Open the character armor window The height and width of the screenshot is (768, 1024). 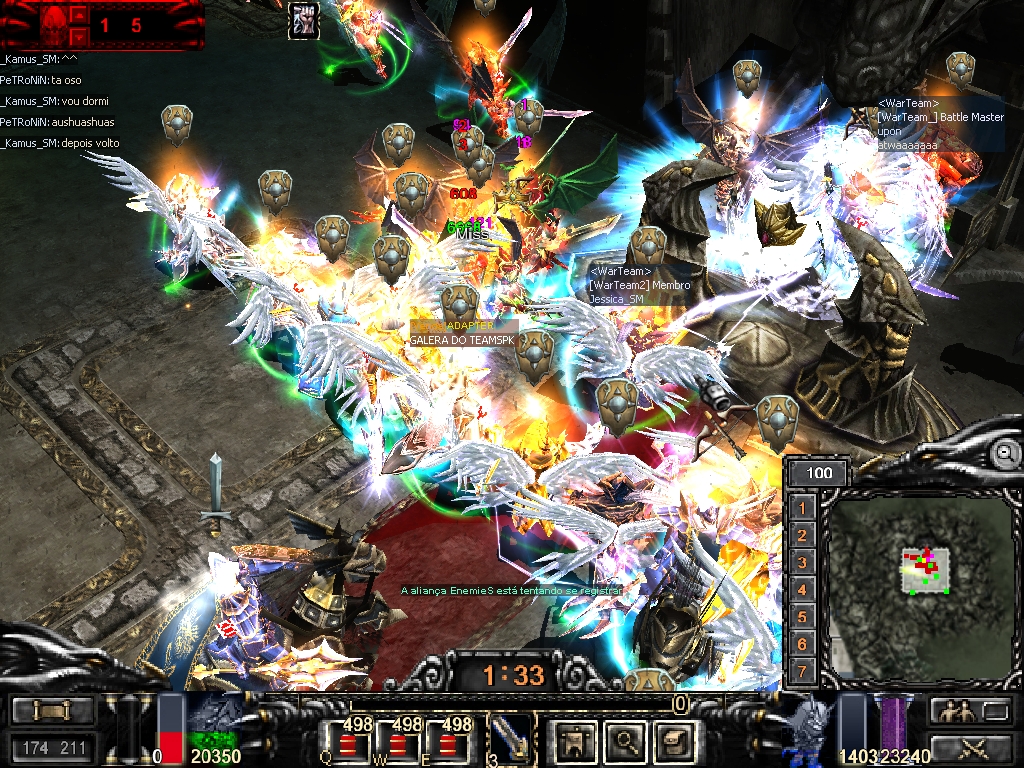577,740
